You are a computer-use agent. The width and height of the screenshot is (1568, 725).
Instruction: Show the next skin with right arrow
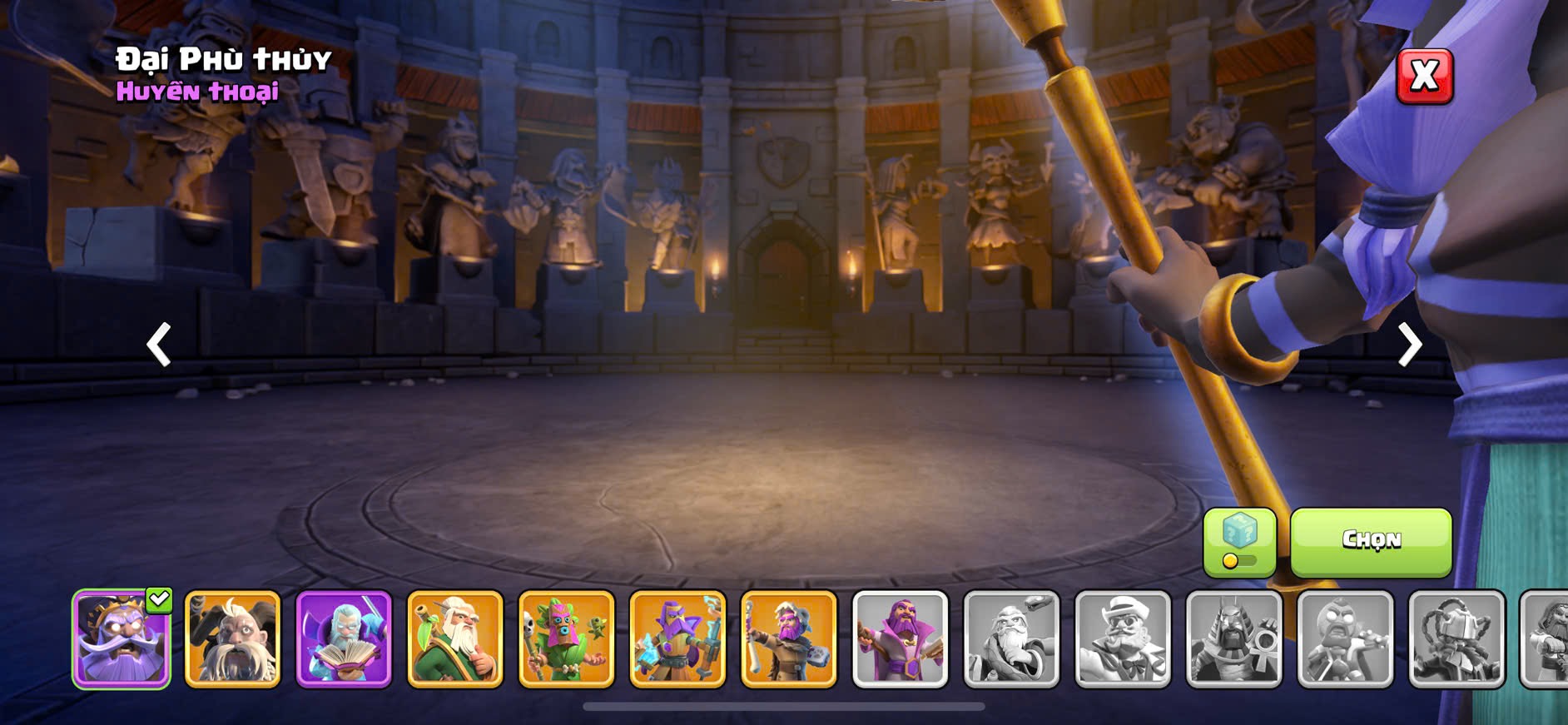pos(1409,345)
